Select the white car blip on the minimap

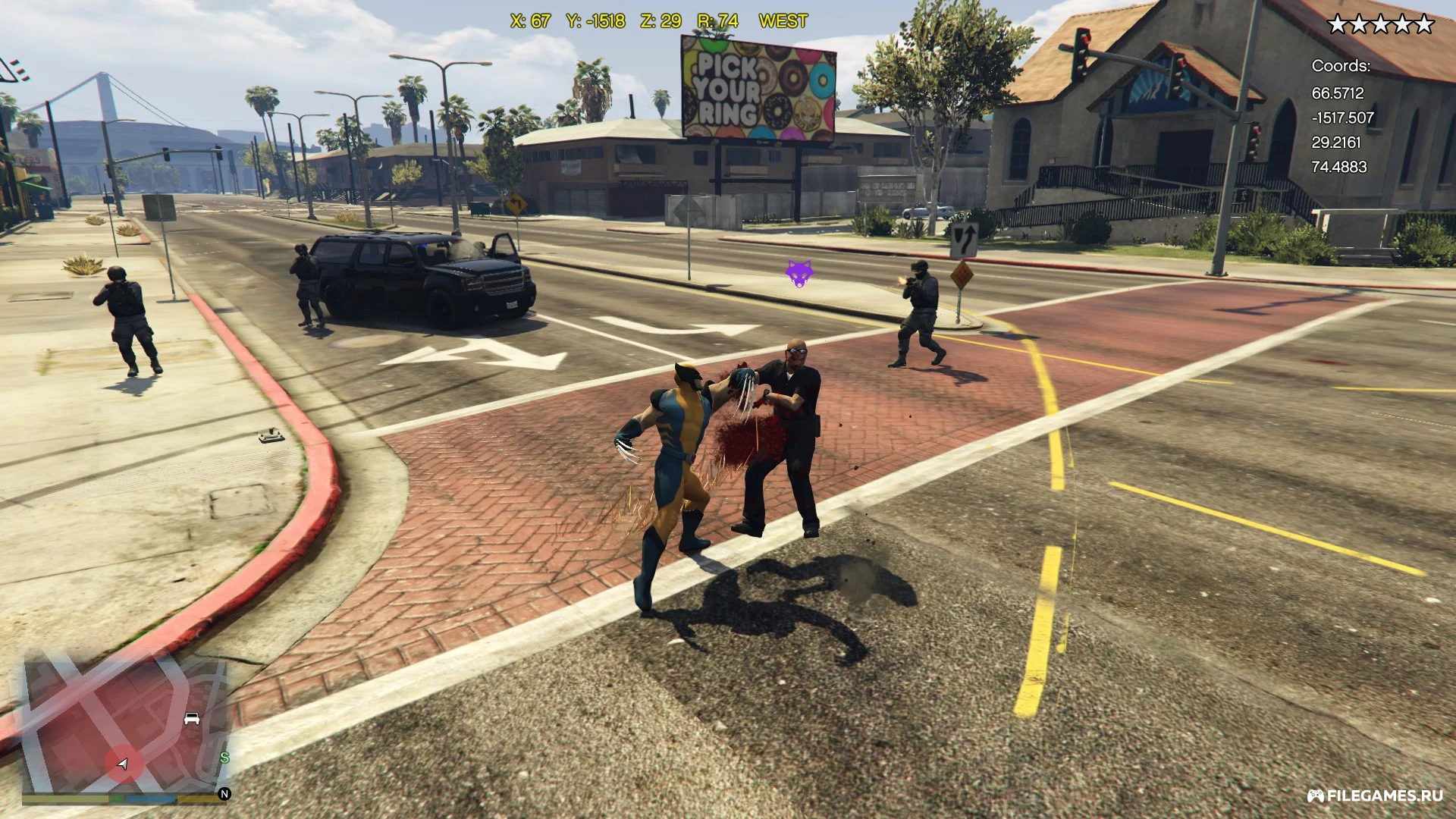coord(192,718)
